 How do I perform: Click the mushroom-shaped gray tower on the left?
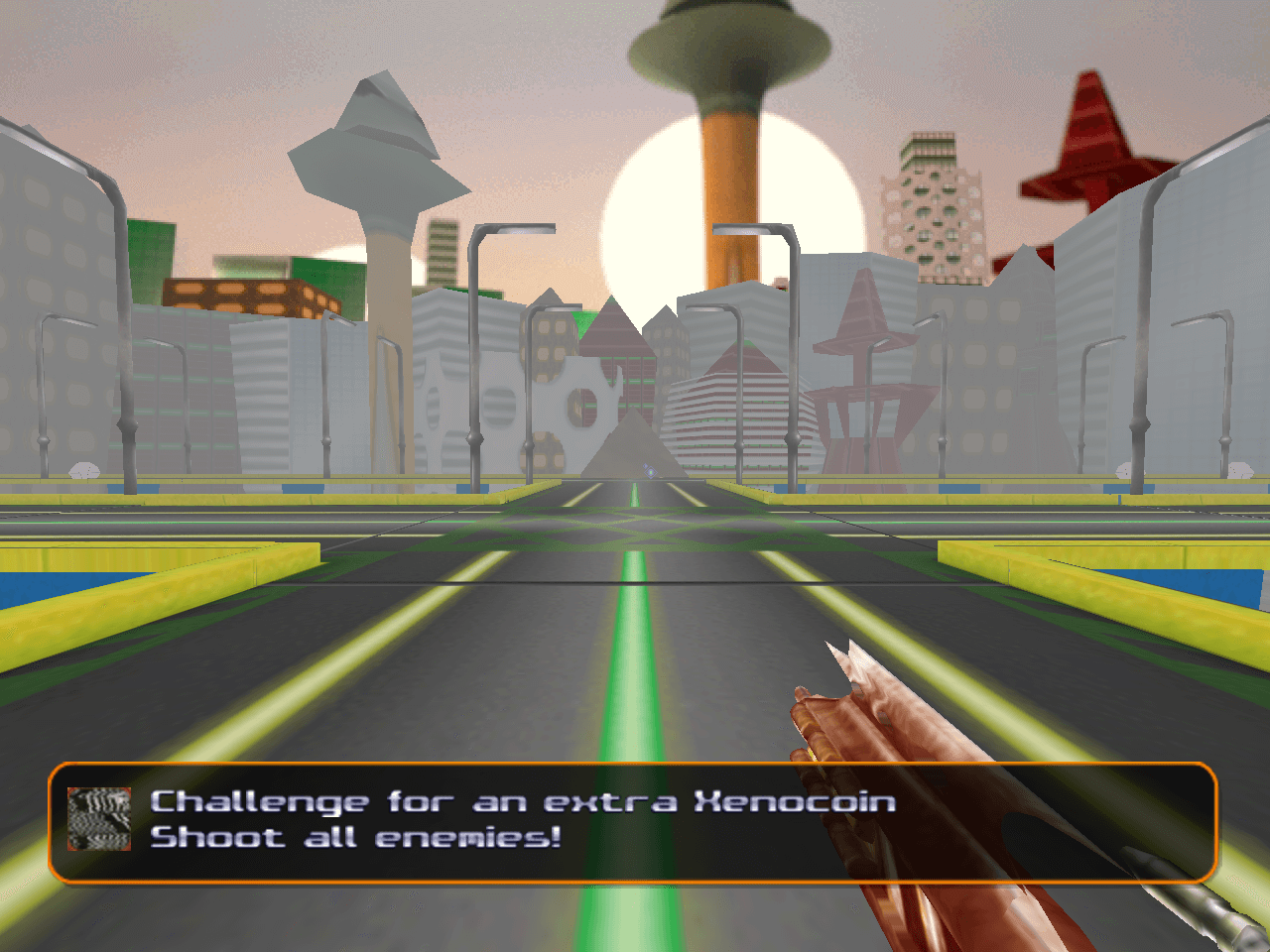click(x=377, y=159)
